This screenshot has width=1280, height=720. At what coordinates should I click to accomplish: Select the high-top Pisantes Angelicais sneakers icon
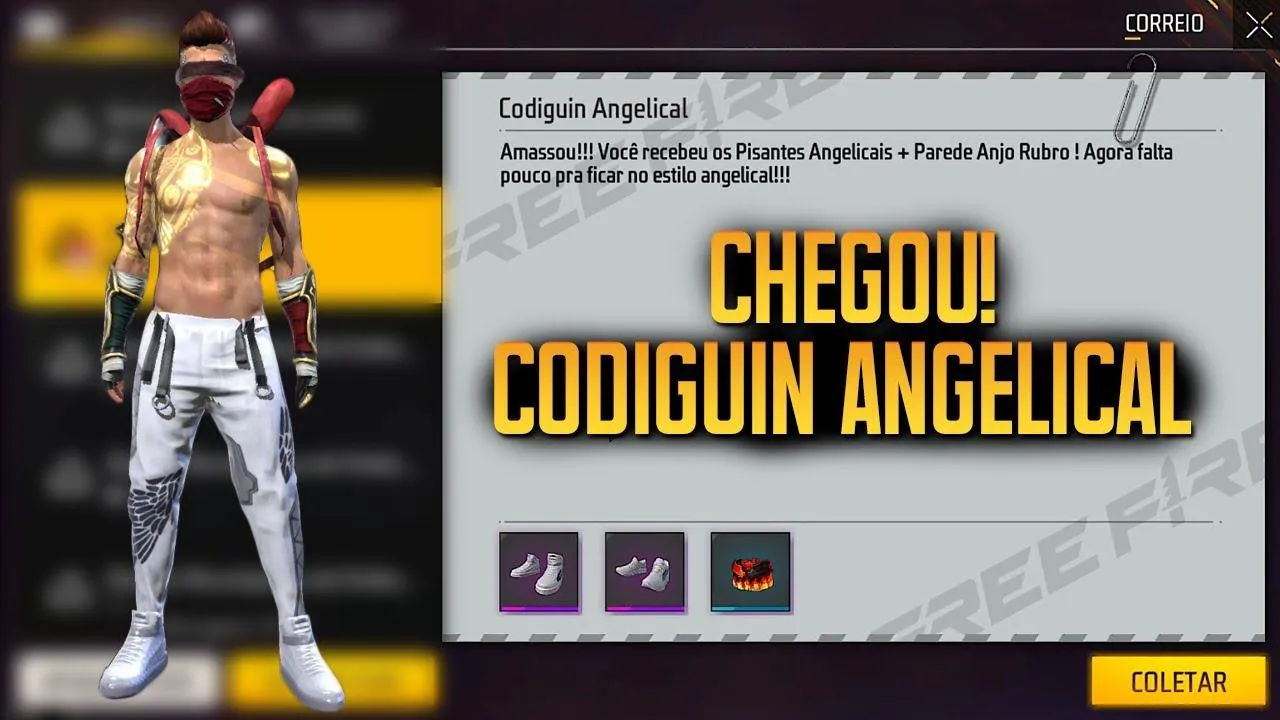tap(538, 570)
